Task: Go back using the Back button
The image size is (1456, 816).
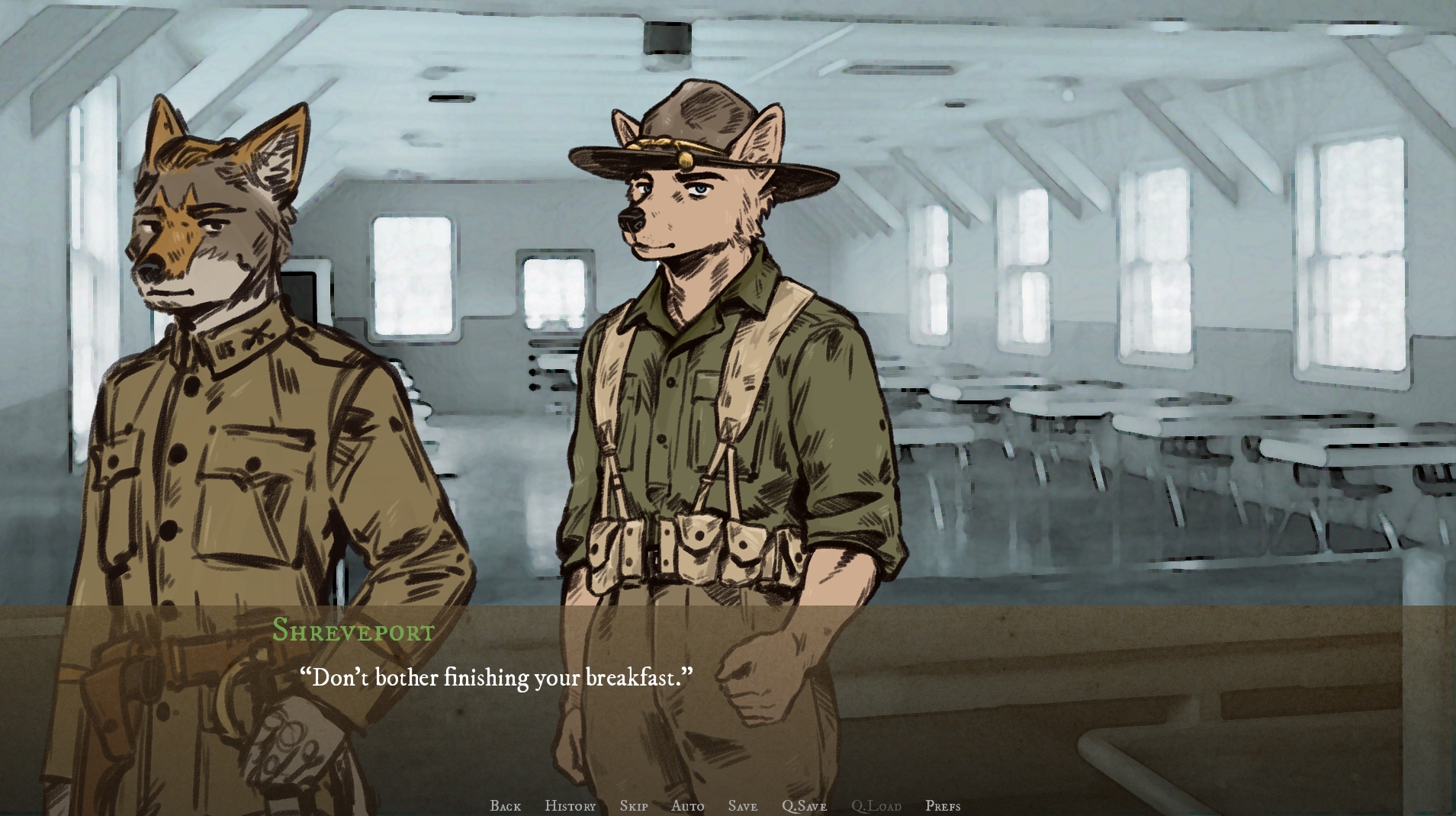Action: pos(505,805)
